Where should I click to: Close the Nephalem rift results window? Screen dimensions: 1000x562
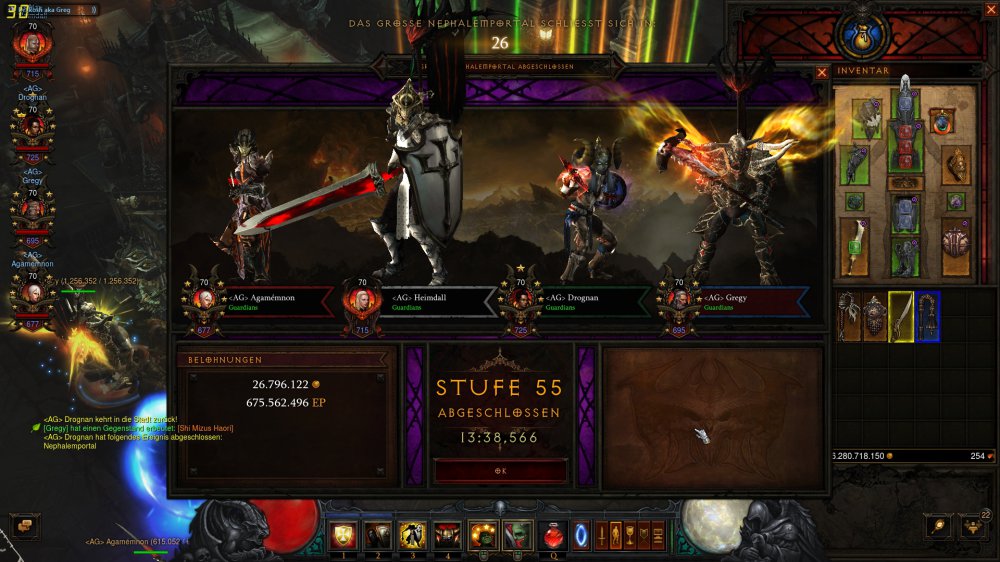click(x=822, y=72)
